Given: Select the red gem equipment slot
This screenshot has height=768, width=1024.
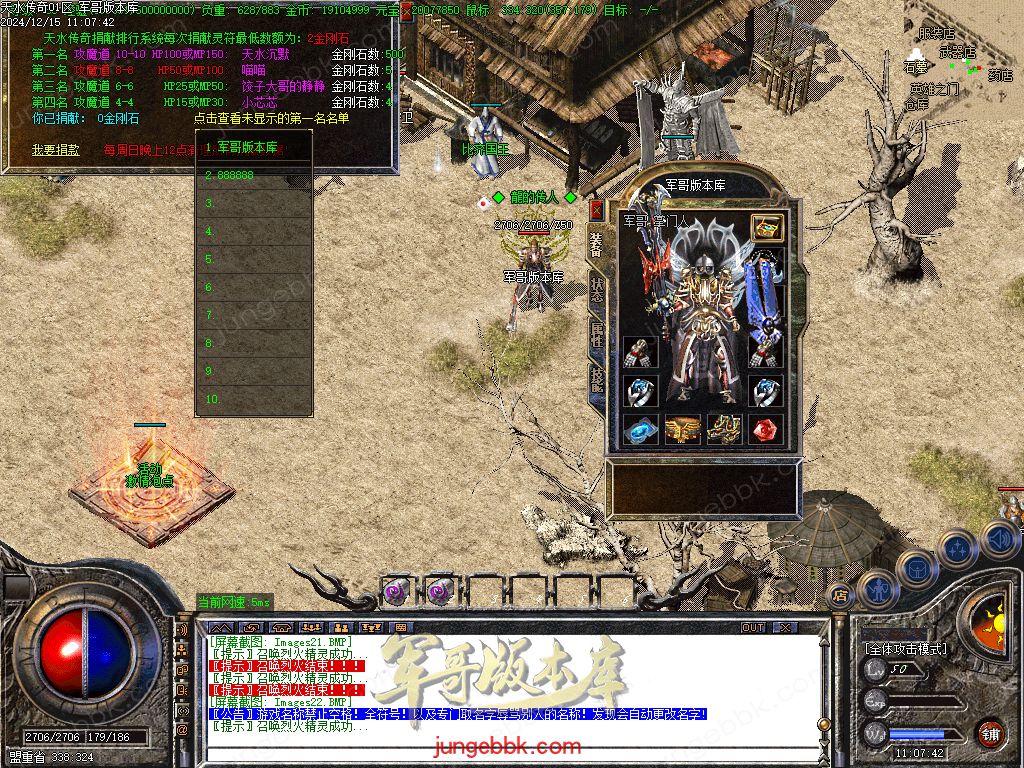Looking at the screenshot, I should (x=767, y=429).
